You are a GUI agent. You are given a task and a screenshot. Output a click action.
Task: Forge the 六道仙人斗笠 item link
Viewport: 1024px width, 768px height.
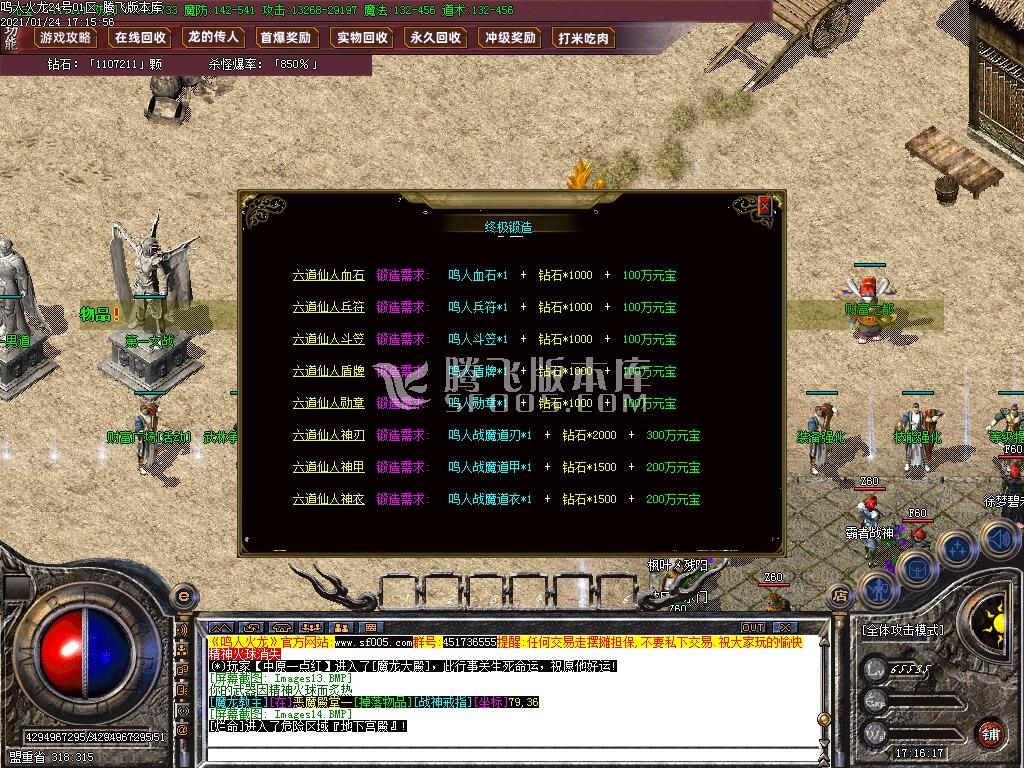tap(328, 339)
